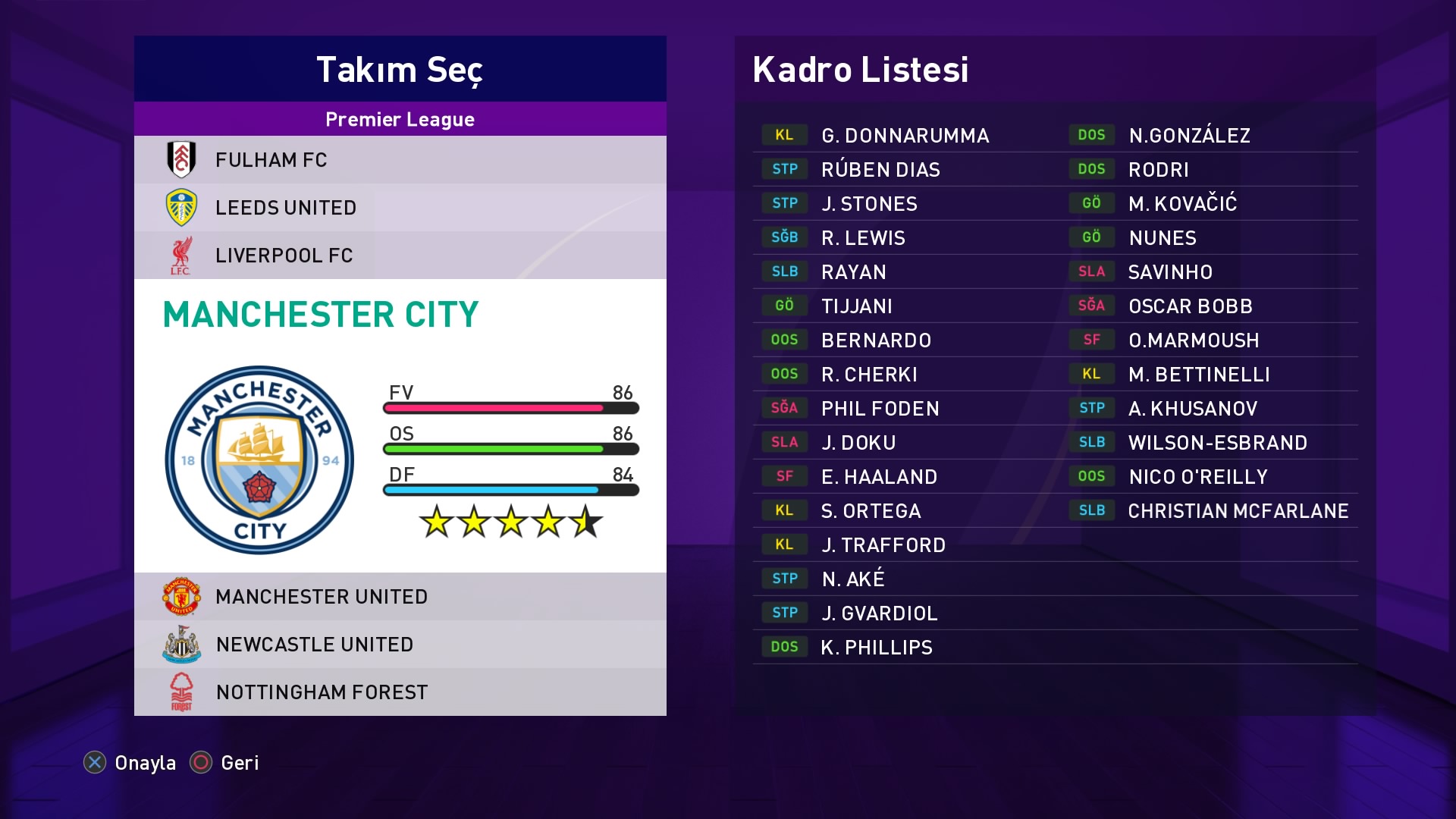Choose Savinho from the squad list
Screen dimensions: 1456x819
1170,272
